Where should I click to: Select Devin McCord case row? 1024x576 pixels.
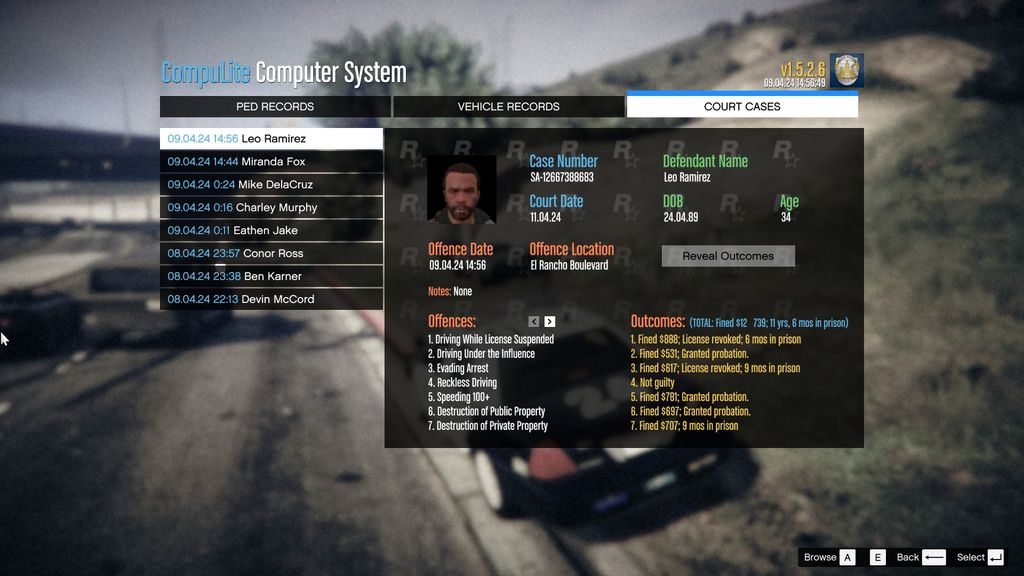tap(271, 300)
